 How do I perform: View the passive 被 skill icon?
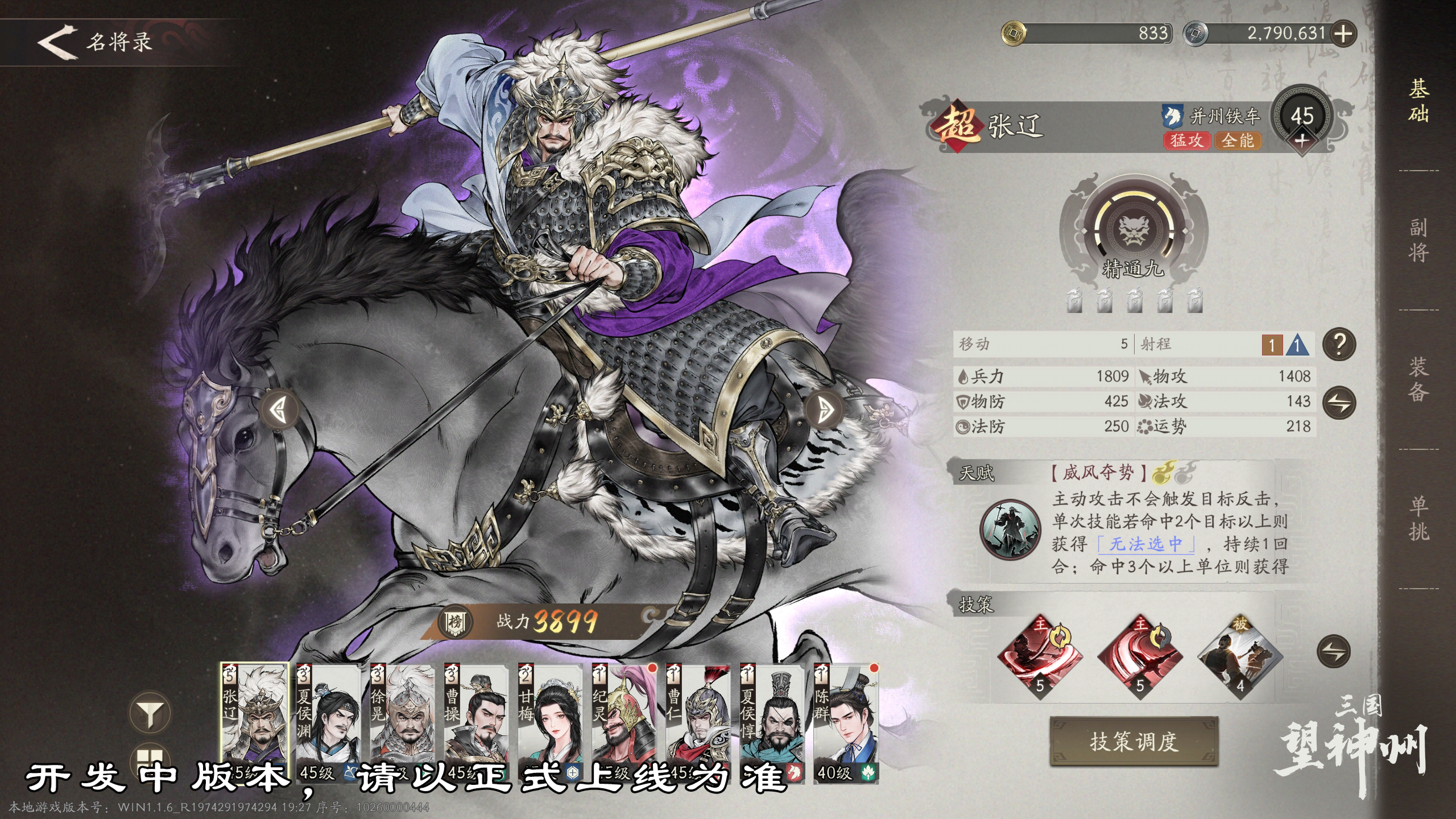(x=1240, y=657)
